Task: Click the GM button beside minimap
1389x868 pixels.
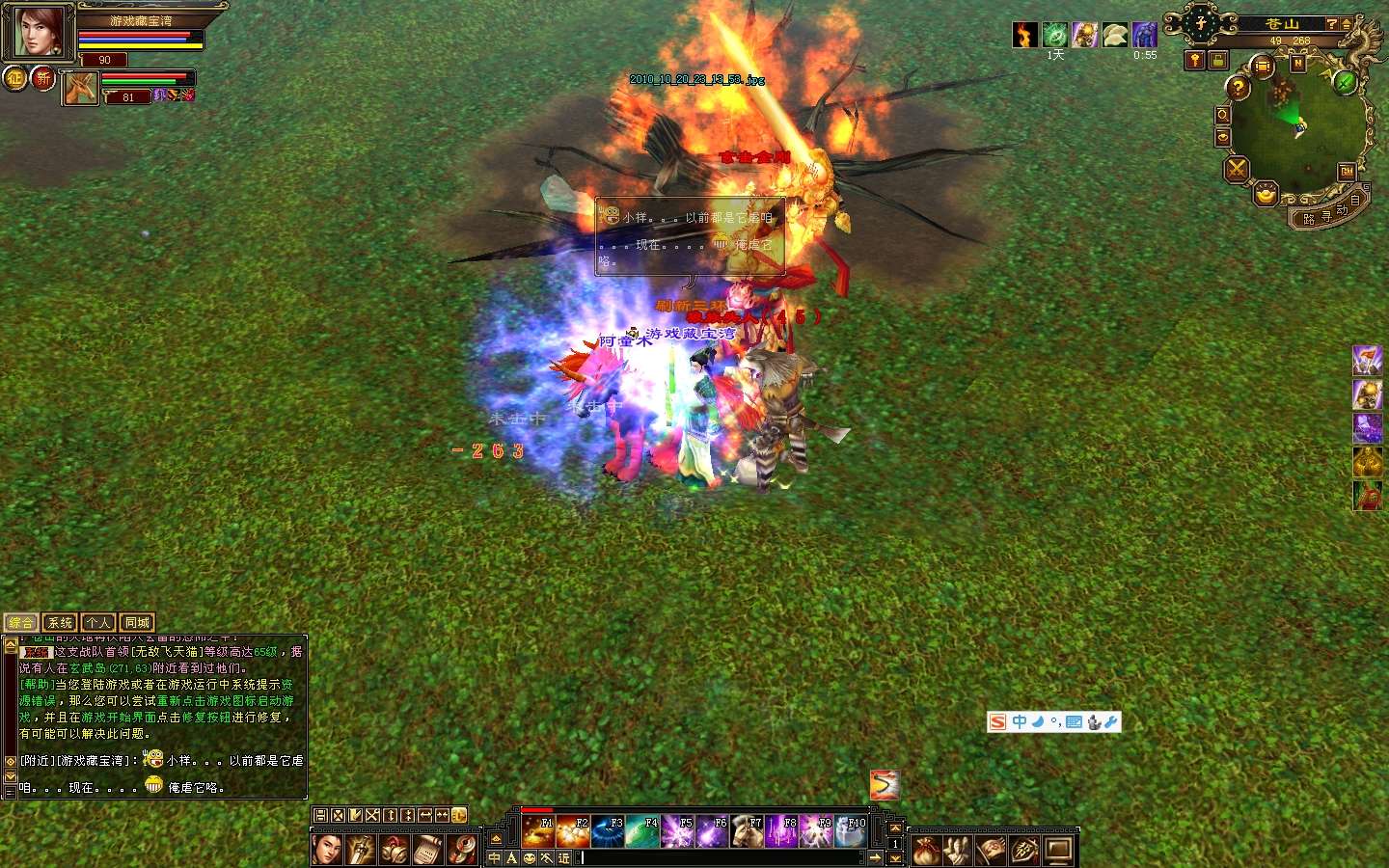Action: (1347, 172)
